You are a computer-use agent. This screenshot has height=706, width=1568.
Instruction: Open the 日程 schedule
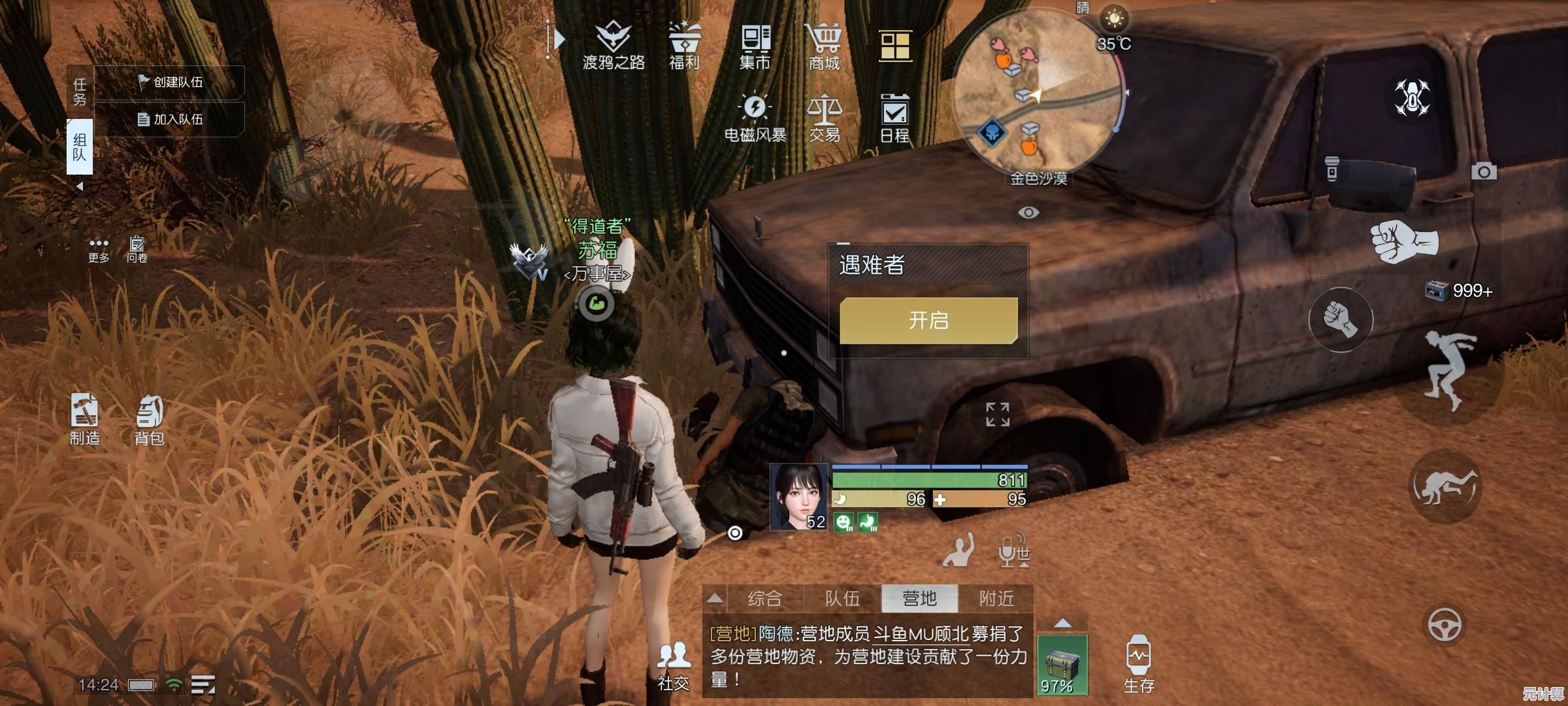point(894,118)
